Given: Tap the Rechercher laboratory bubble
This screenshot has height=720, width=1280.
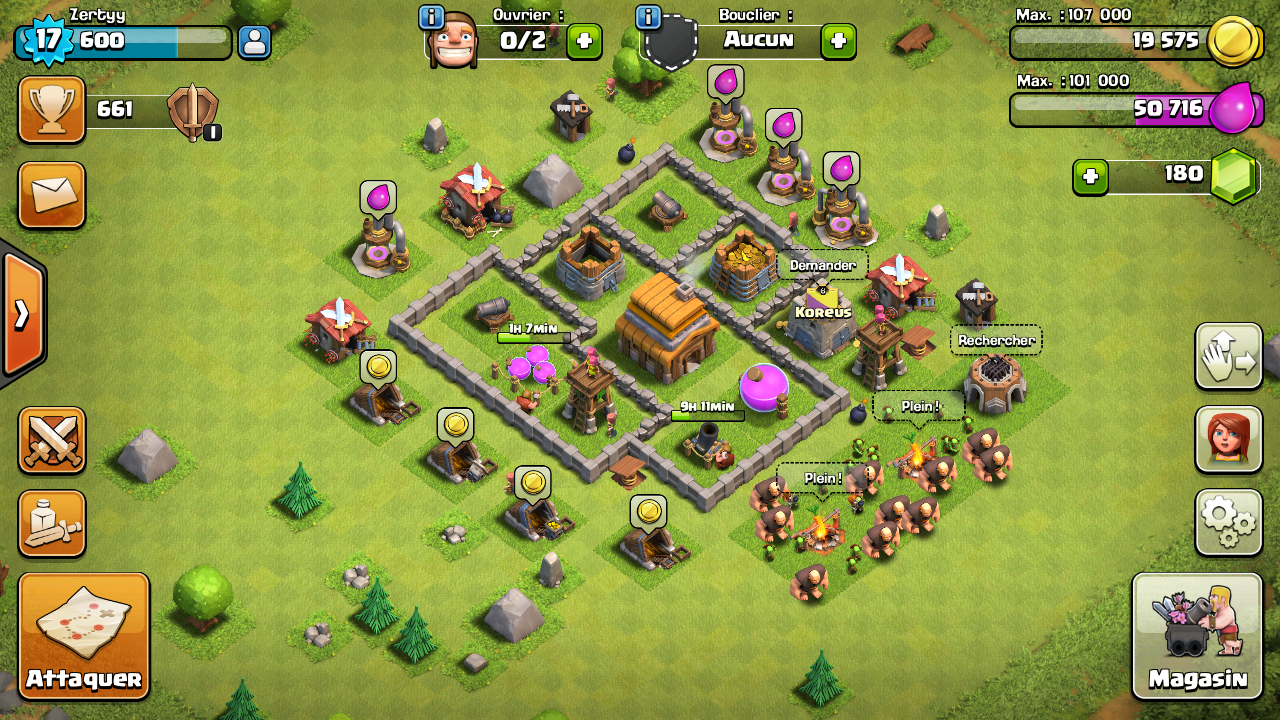Looking at the screenshot, I should pos(996,340).
